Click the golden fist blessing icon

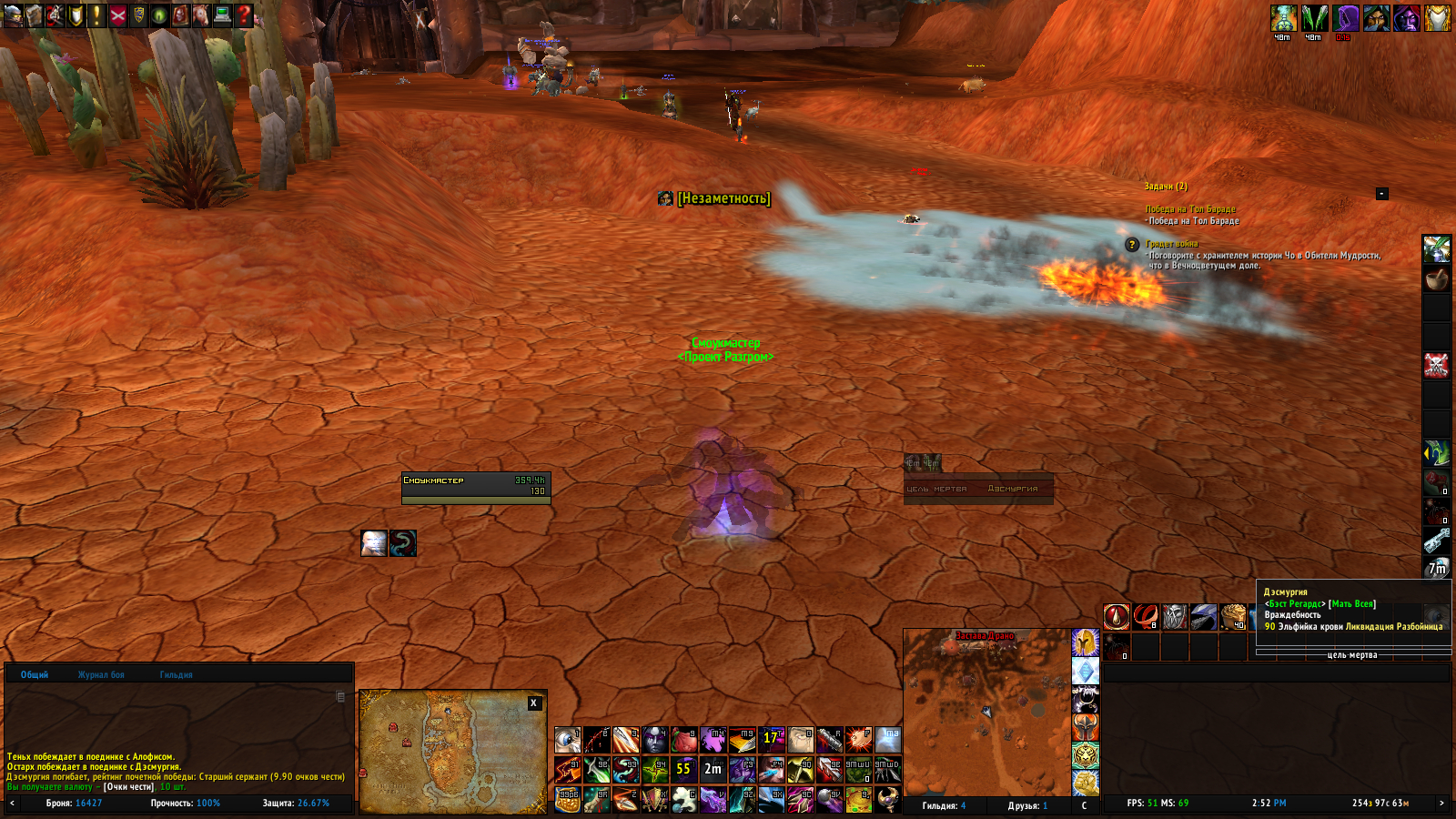tap(1085, 782)
